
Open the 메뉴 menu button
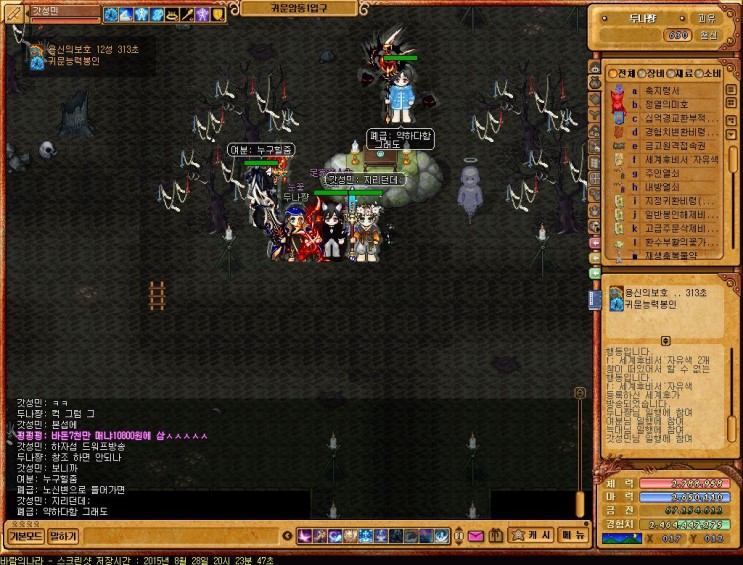click(573, 535)
